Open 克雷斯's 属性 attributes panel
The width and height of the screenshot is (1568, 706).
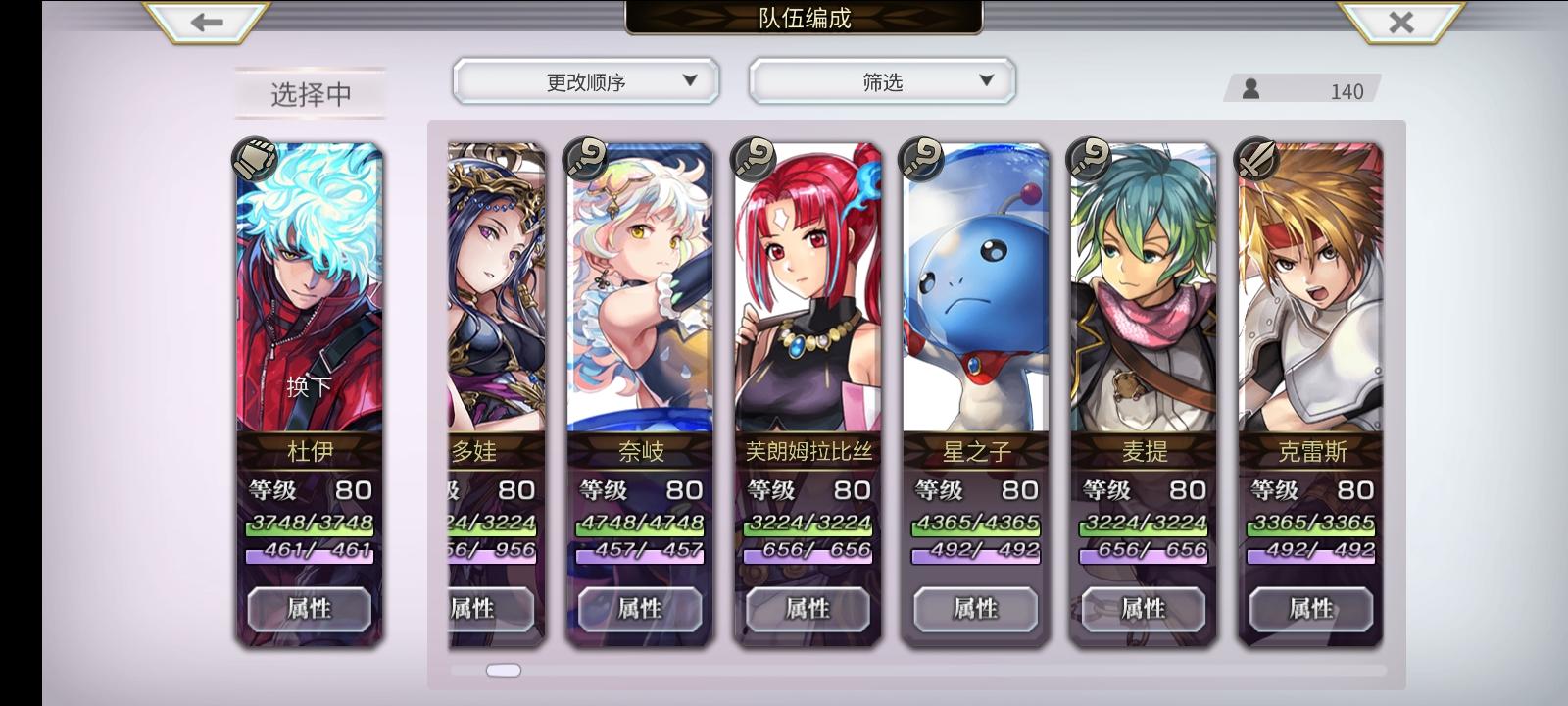pos(1310,610)
